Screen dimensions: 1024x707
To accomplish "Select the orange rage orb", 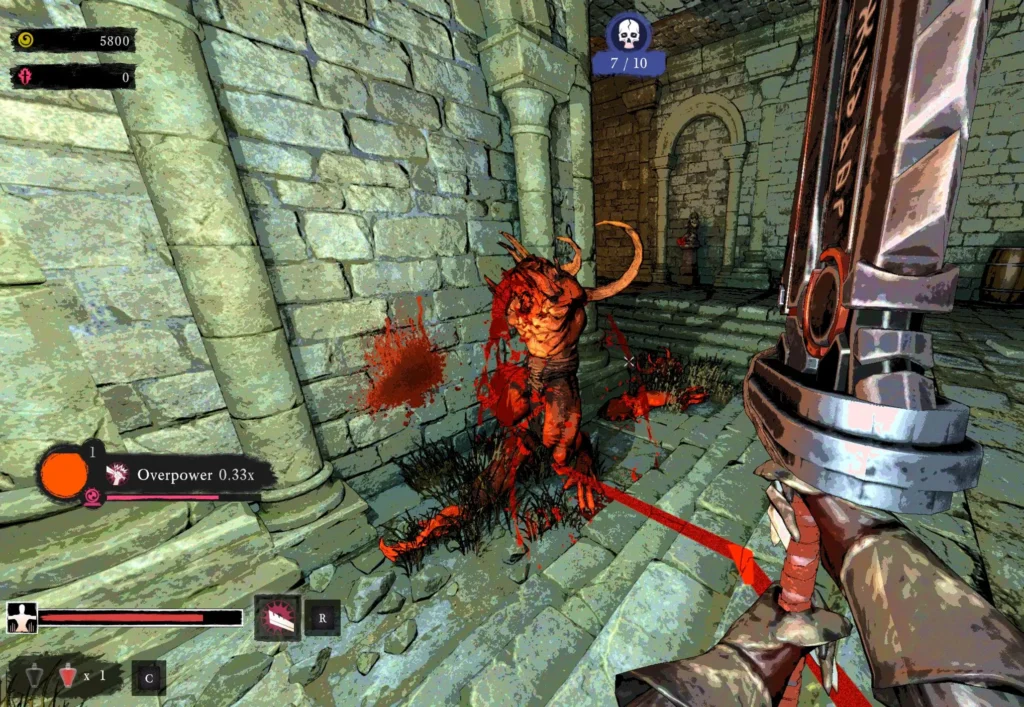I will [63, 472].
